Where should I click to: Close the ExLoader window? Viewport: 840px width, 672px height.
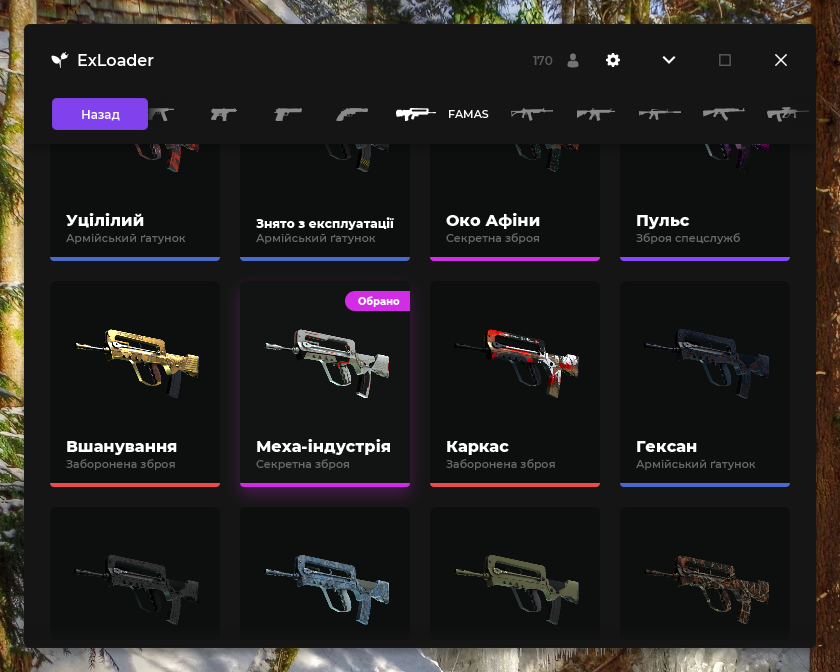781,60
